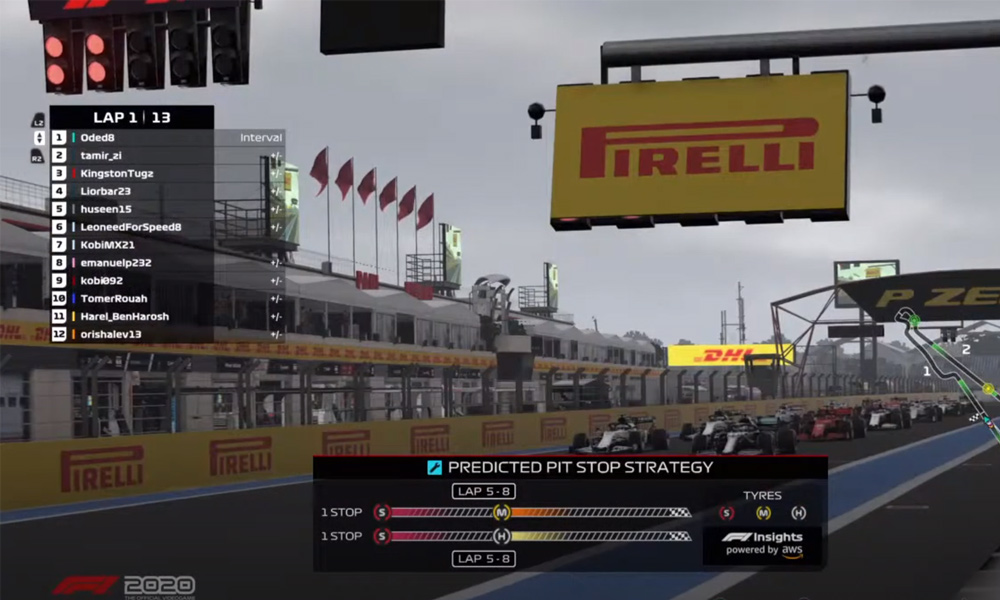Choose KobiMX21's row in the standings
The height and width of the screenshot is (600, 1000).
tap(107, 245)
